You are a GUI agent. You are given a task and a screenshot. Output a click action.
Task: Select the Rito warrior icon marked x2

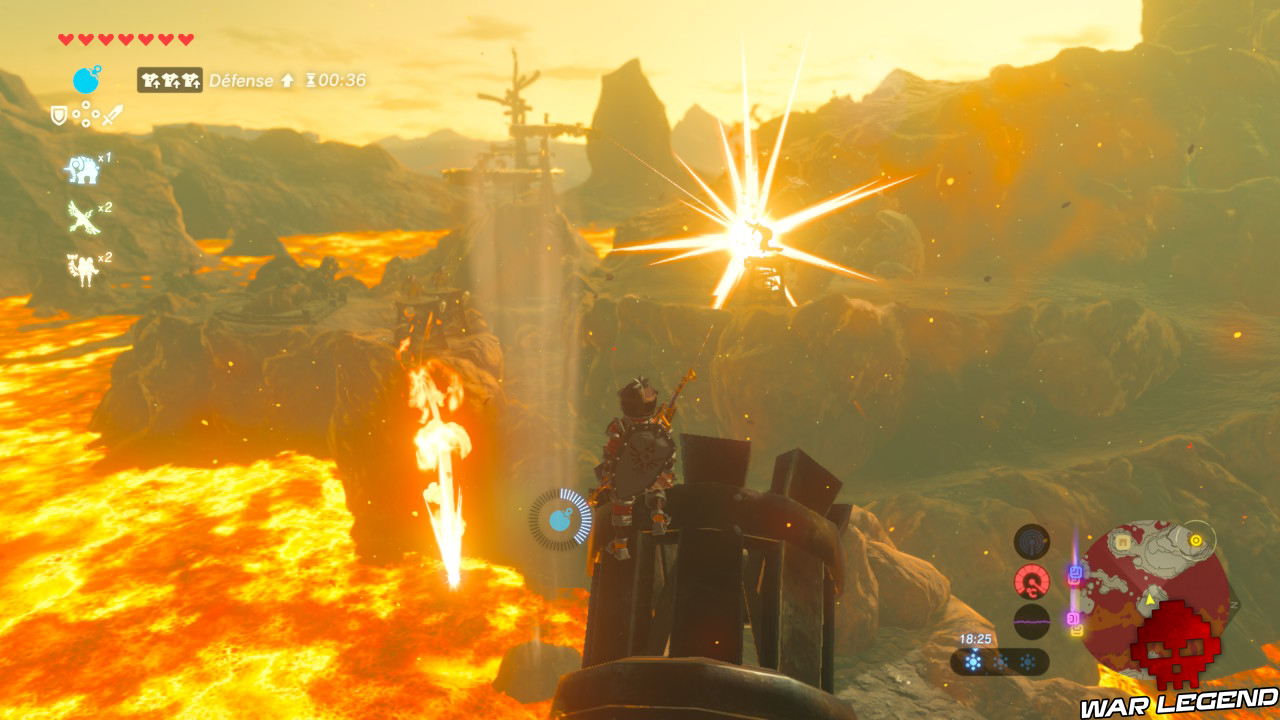(x=82, y=217)
